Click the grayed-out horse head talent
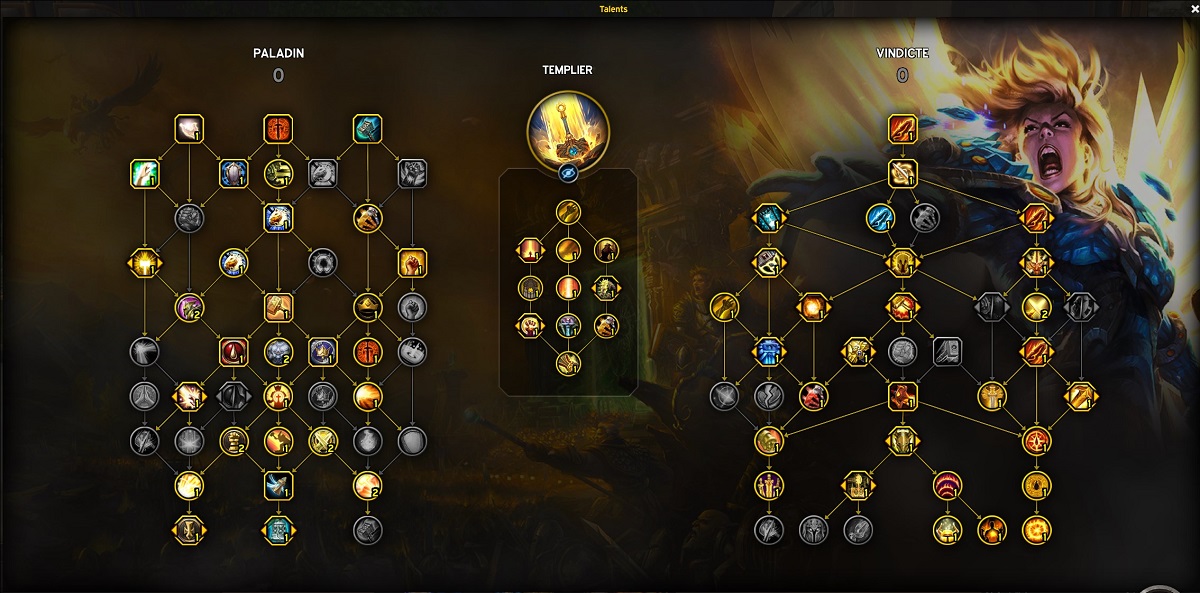The height and width of the screenshot is (593, 1200). [323, 174]
